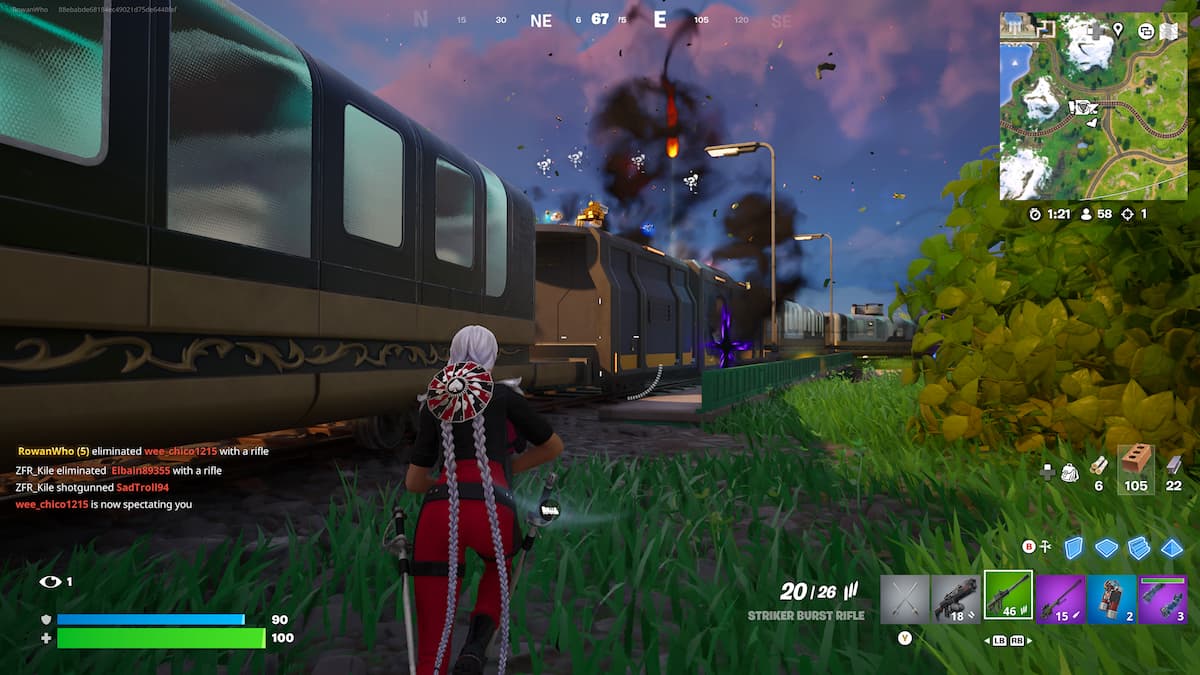Select the wood building material

1098,467
